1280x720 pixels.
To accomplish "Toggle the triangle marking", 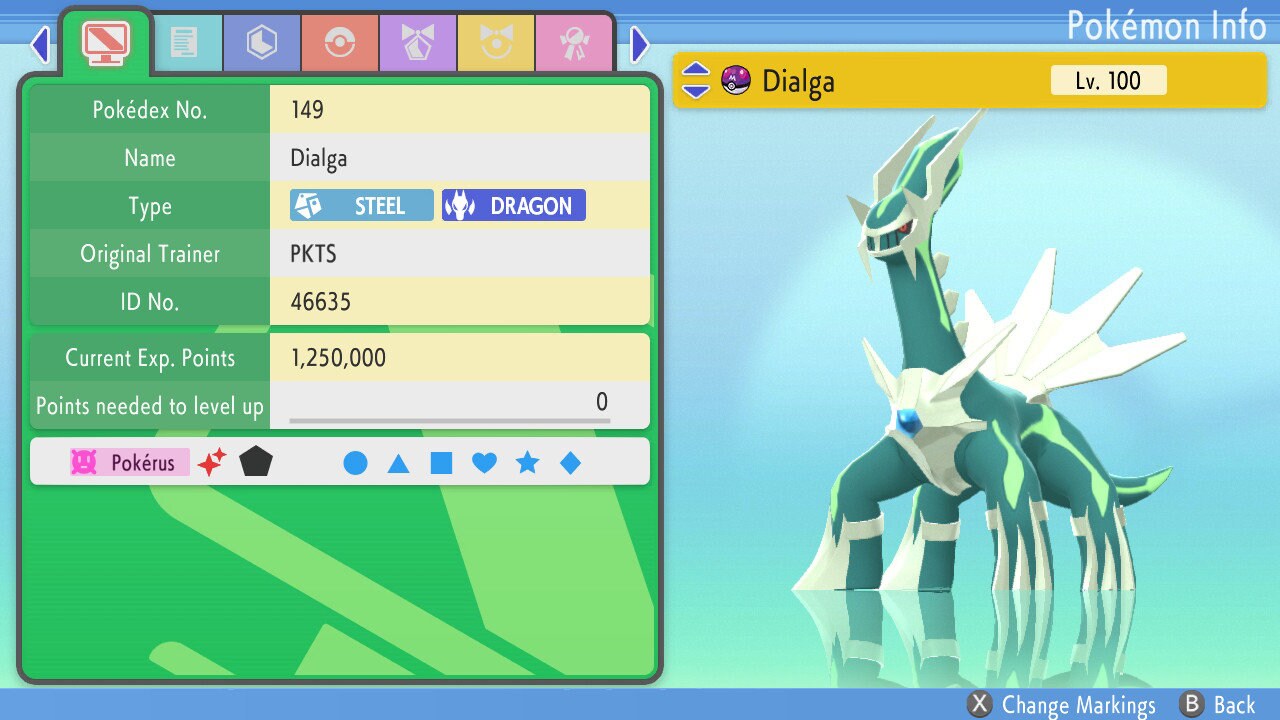I will tap(398, 463).
